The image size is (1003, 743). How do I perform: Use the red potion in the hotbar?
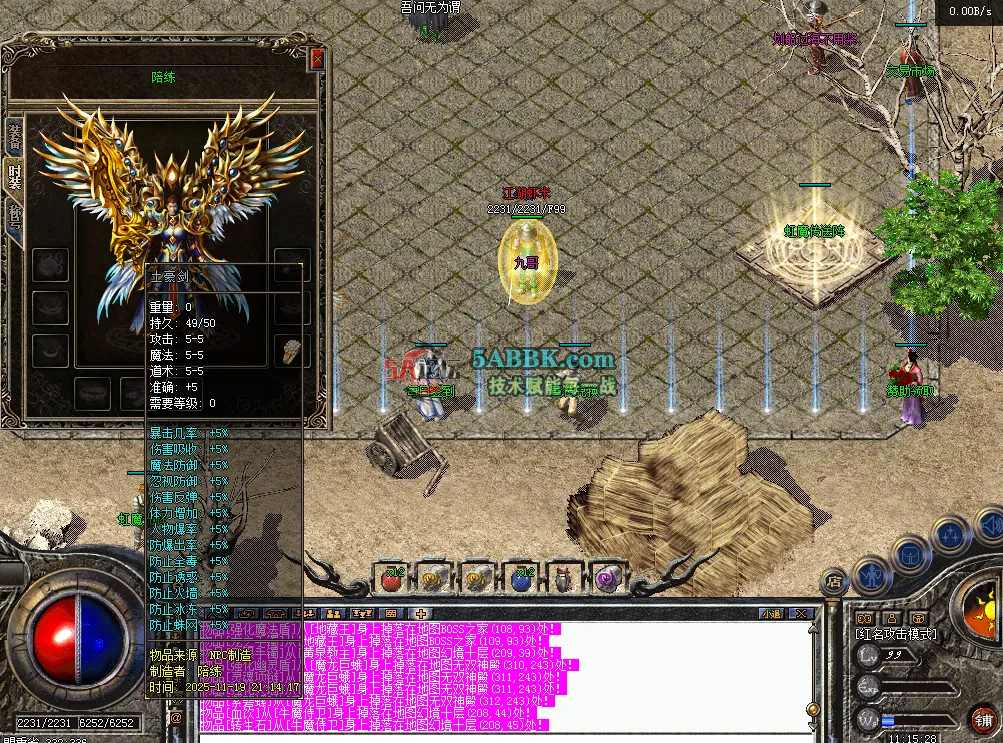coord(391,577)
